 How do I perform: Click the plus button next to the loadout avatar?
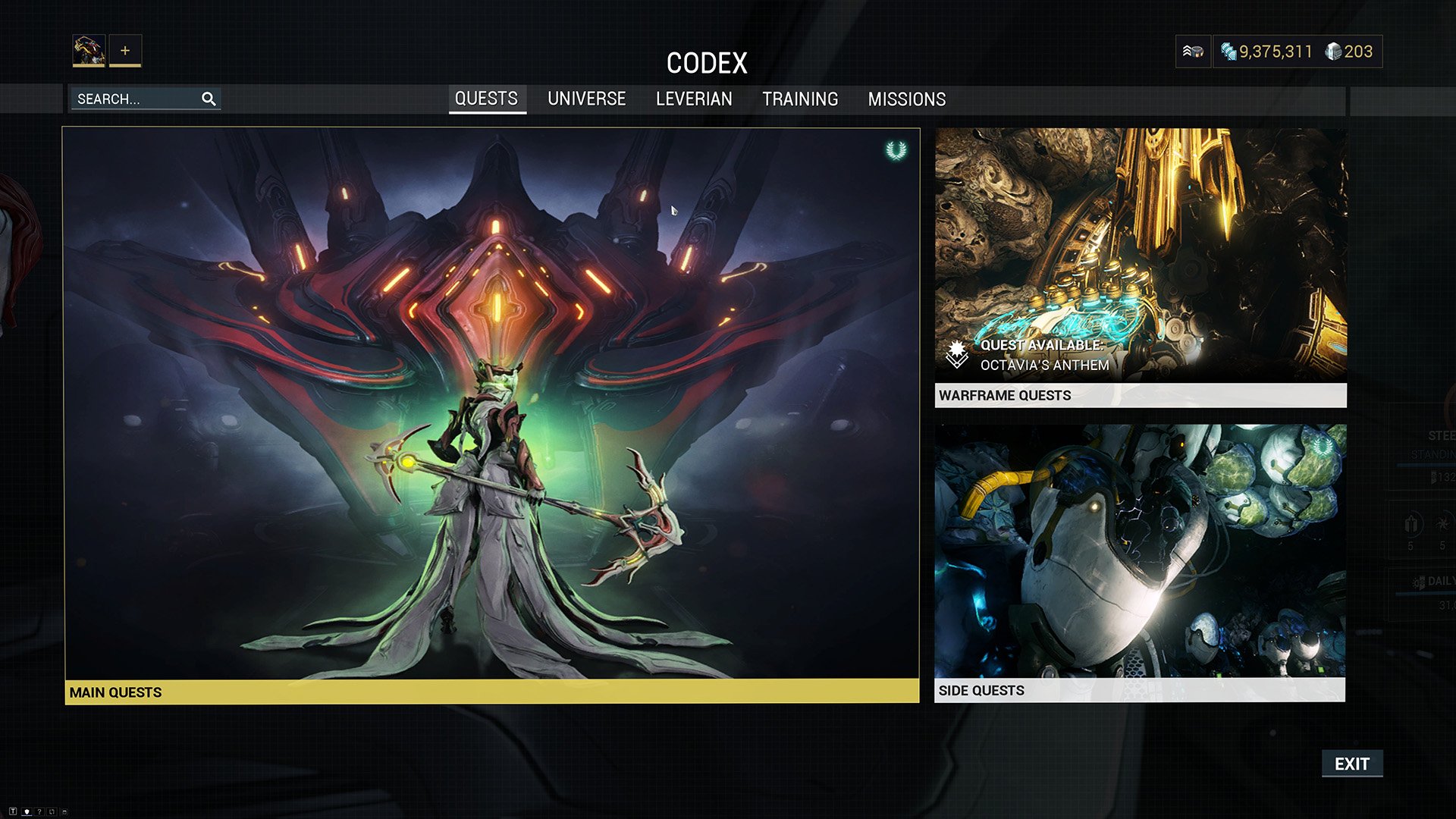tap(124, 50)
